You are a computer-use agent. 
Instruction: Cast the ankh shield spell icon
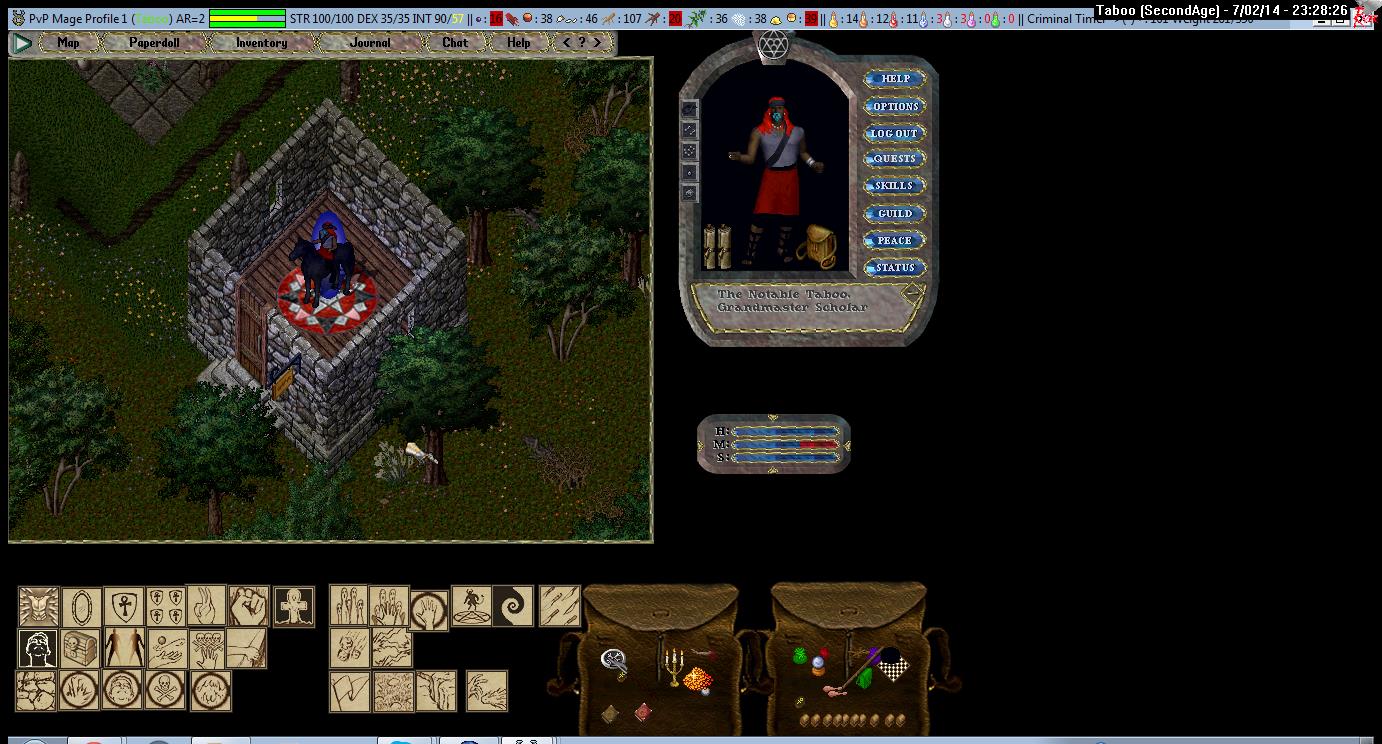[x=124, y=607]
